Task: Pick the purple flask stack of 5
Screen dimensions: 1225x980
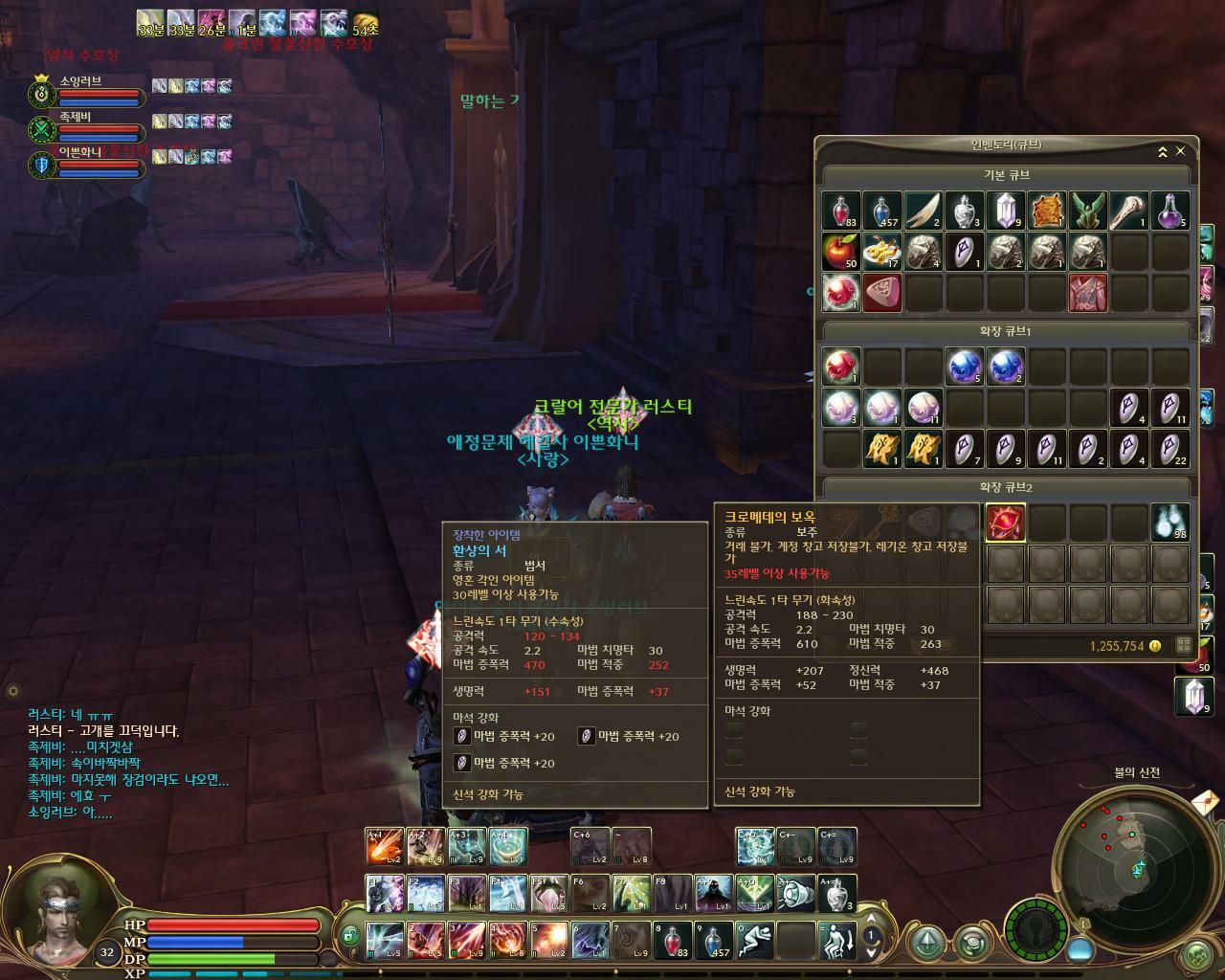Action: coord(1170,211)
